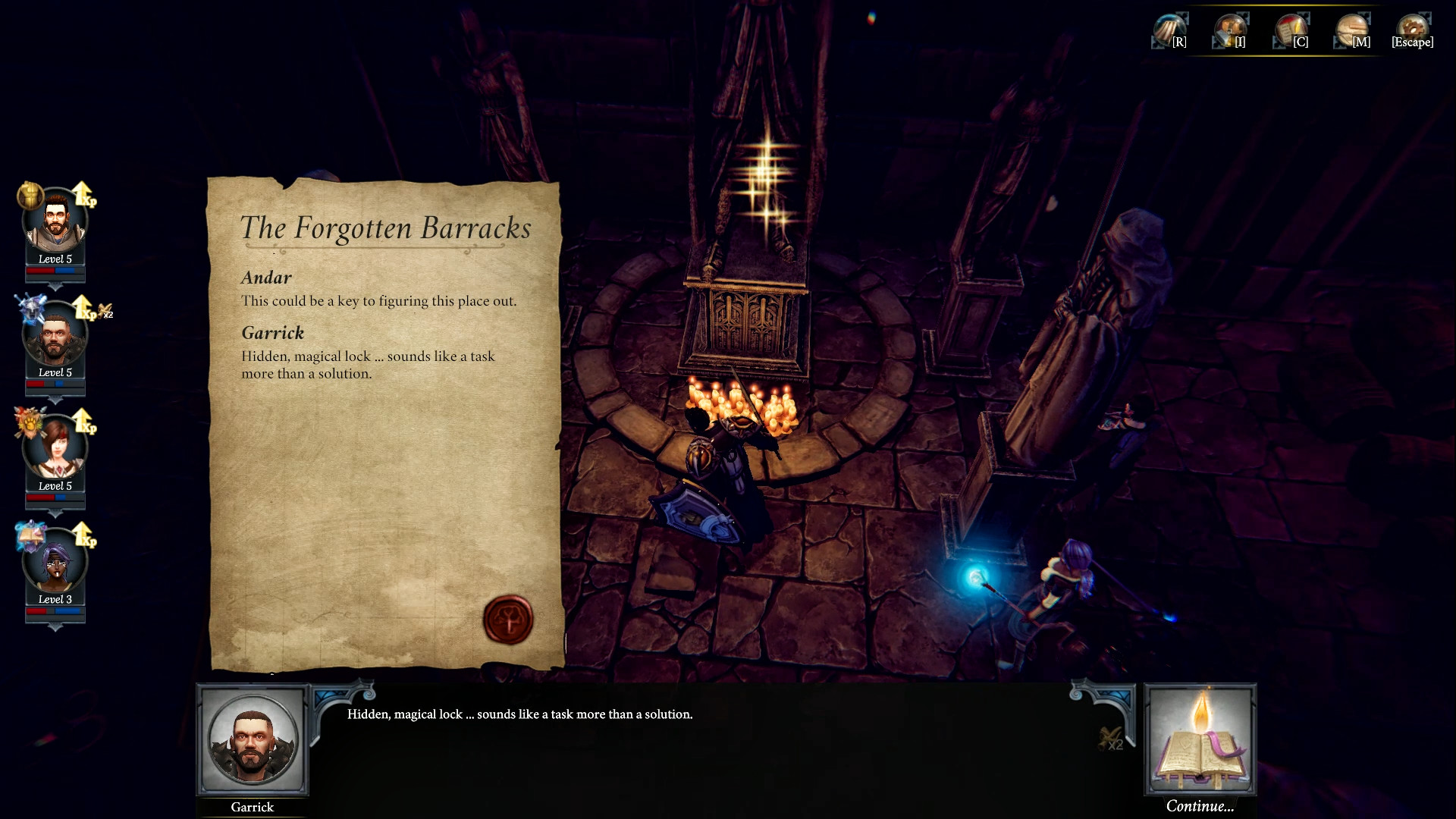Open the map scroll icon
This screenshot has height=819, width=1456.
[x=1351, y=30]
